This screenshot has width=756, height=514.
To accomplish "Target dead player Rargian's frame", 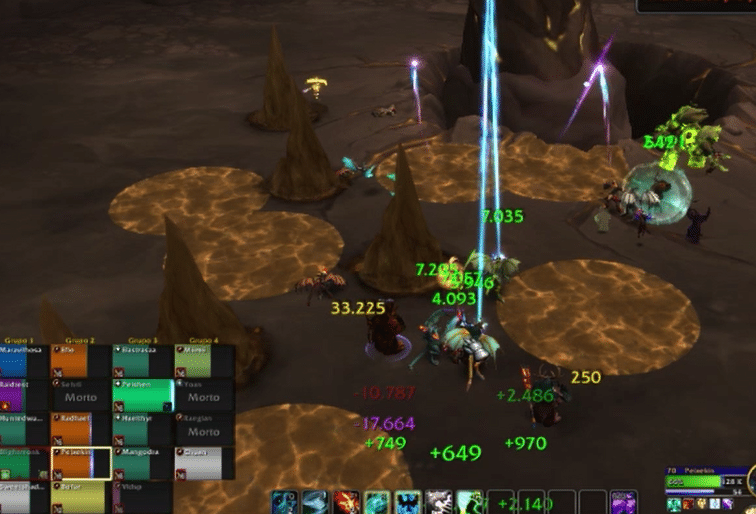I will [x=203, y=429].
